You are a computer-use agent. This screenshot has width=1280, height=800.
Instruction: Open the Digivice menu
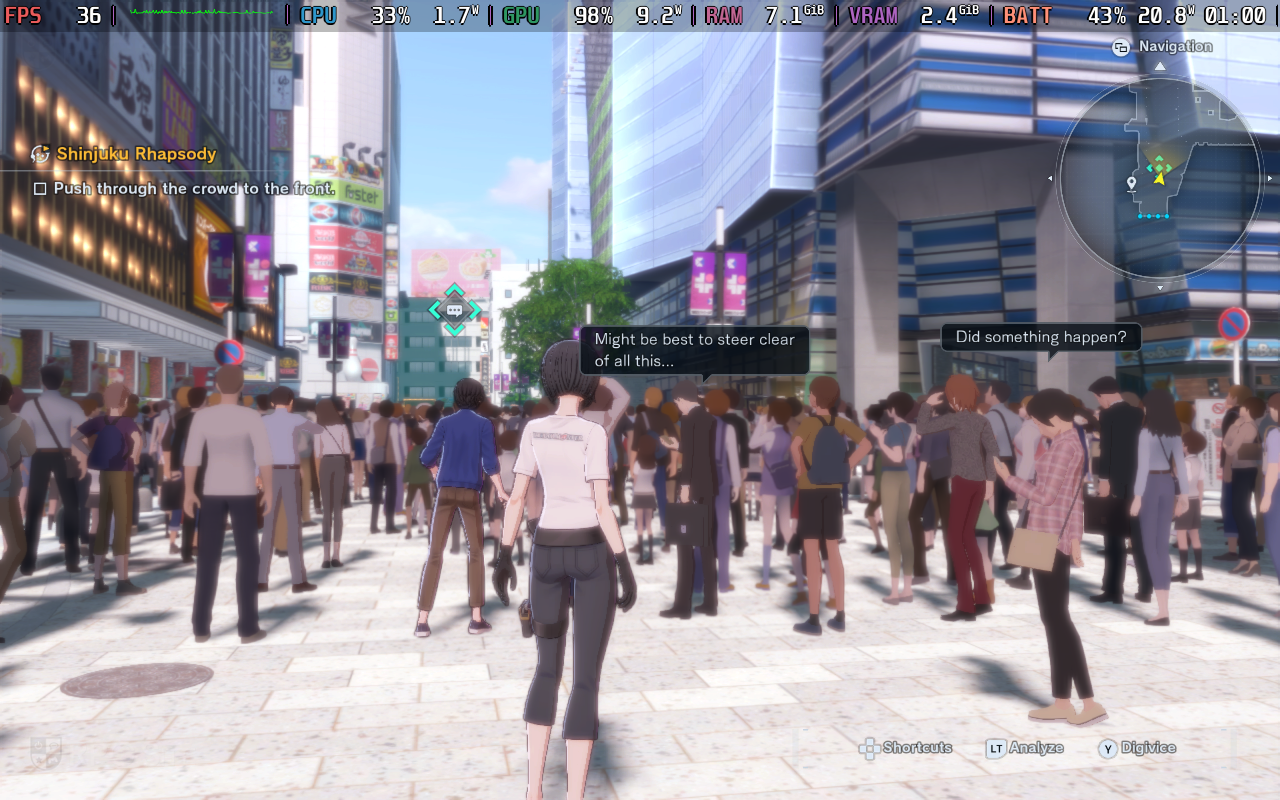[1147, 748]
